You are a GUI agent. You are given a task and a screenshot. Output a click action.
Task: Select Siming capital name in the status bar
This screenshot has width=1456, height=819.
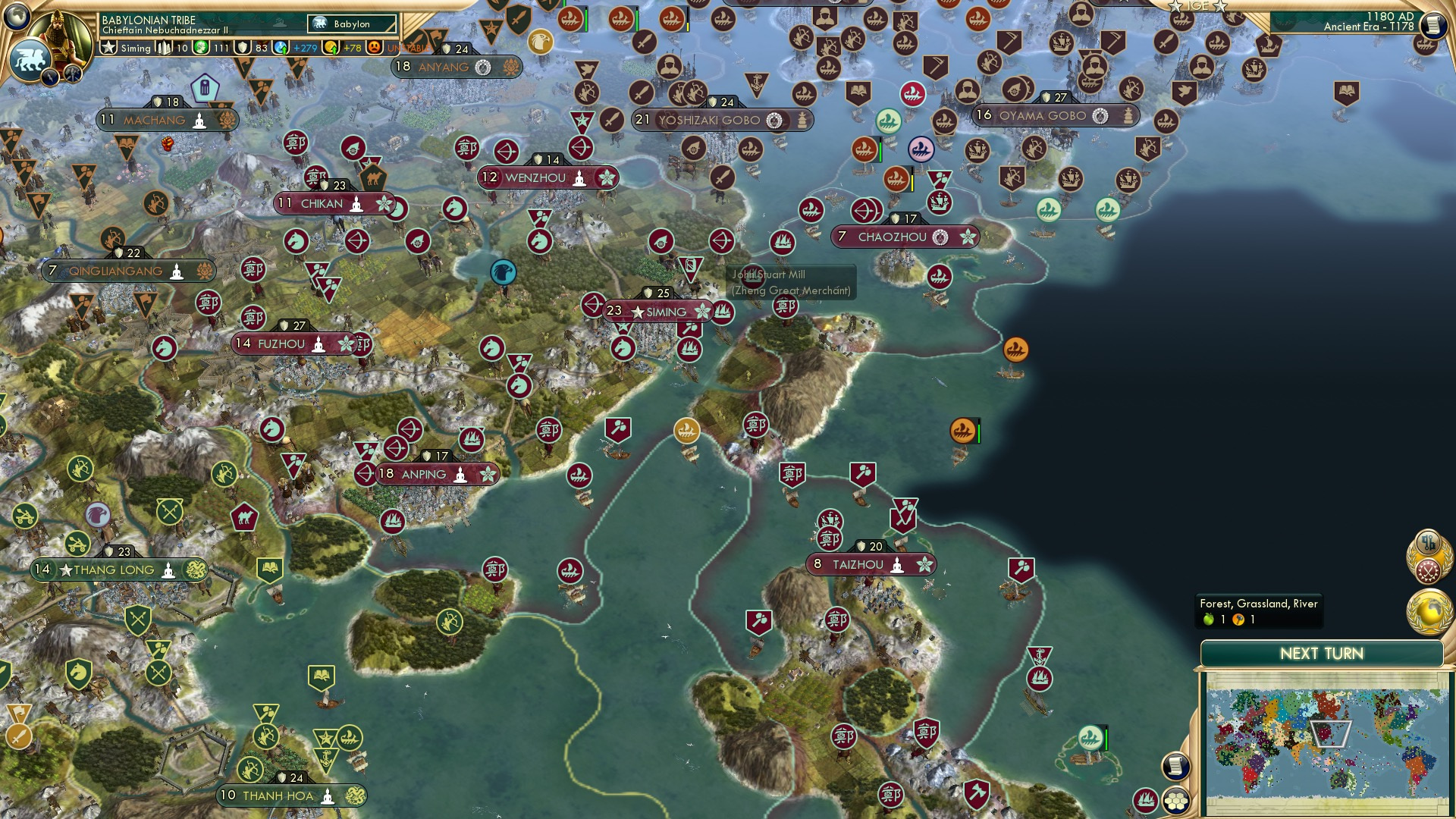[135, 47]
